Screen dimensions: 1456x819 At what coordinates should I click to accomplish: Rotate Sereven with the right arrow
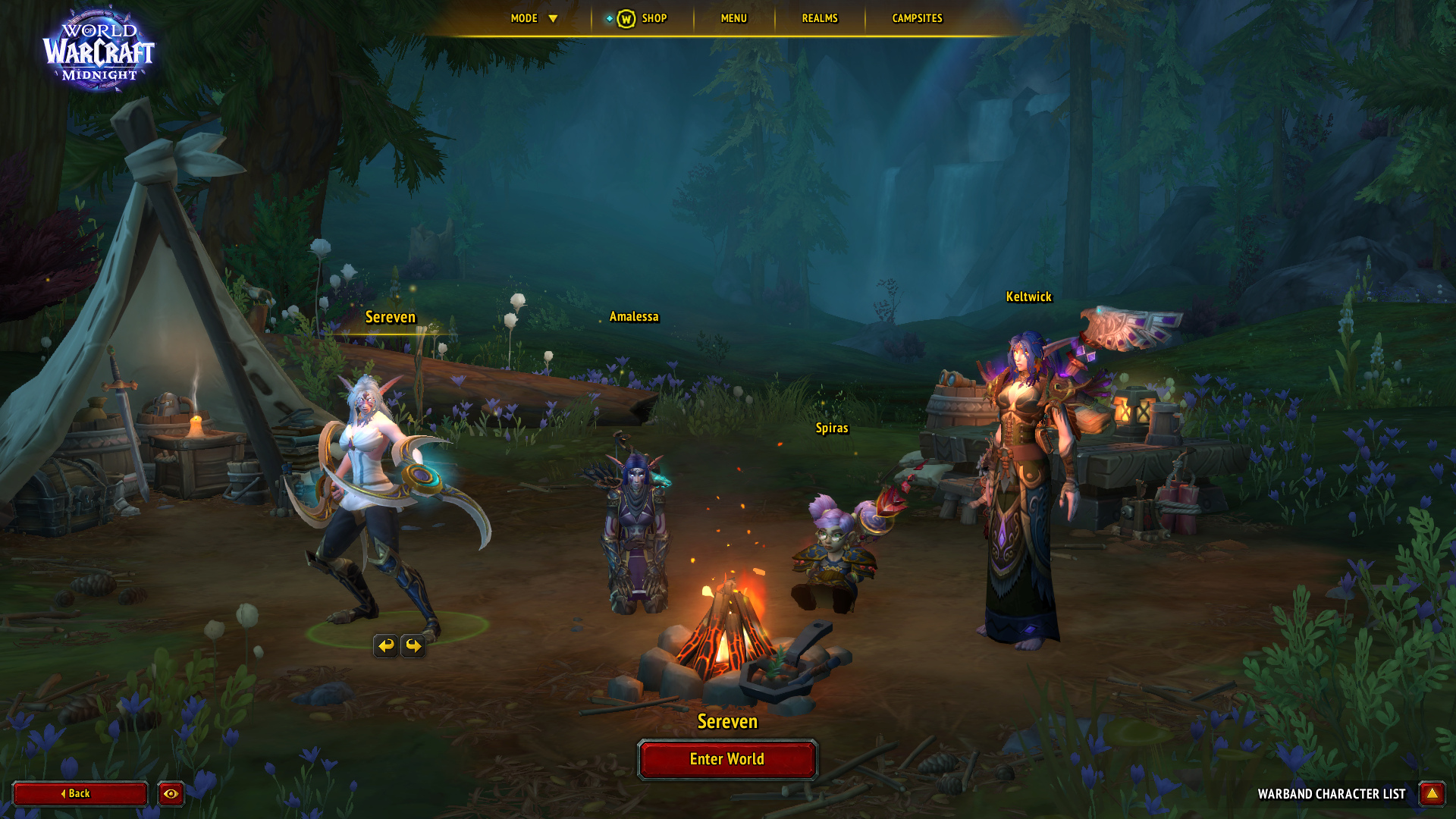pyautogui.click(x=413, y=645)
